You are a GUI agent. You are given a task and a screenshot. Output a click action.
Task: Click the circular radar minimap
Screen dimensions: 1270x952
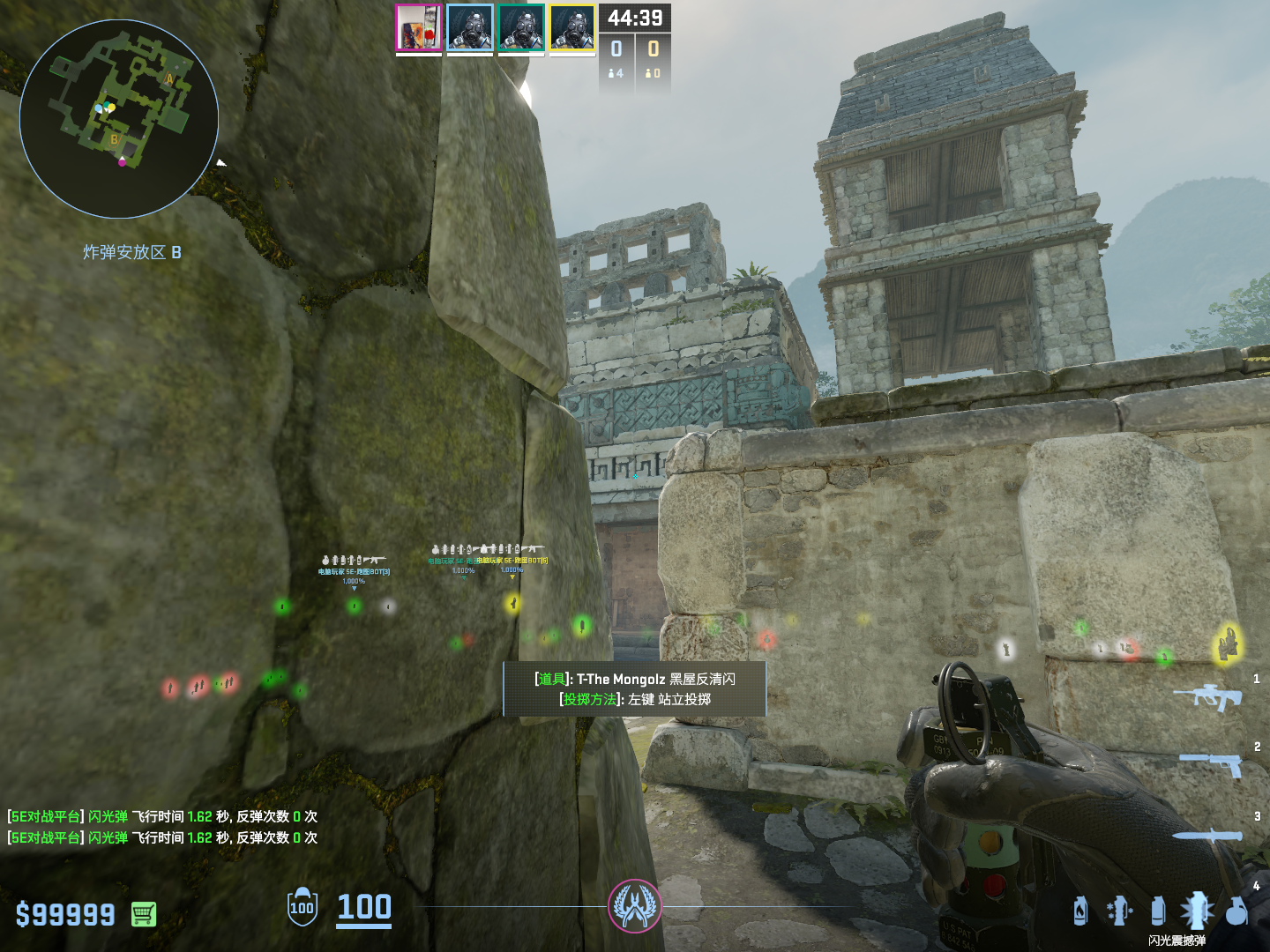[119, 119]
